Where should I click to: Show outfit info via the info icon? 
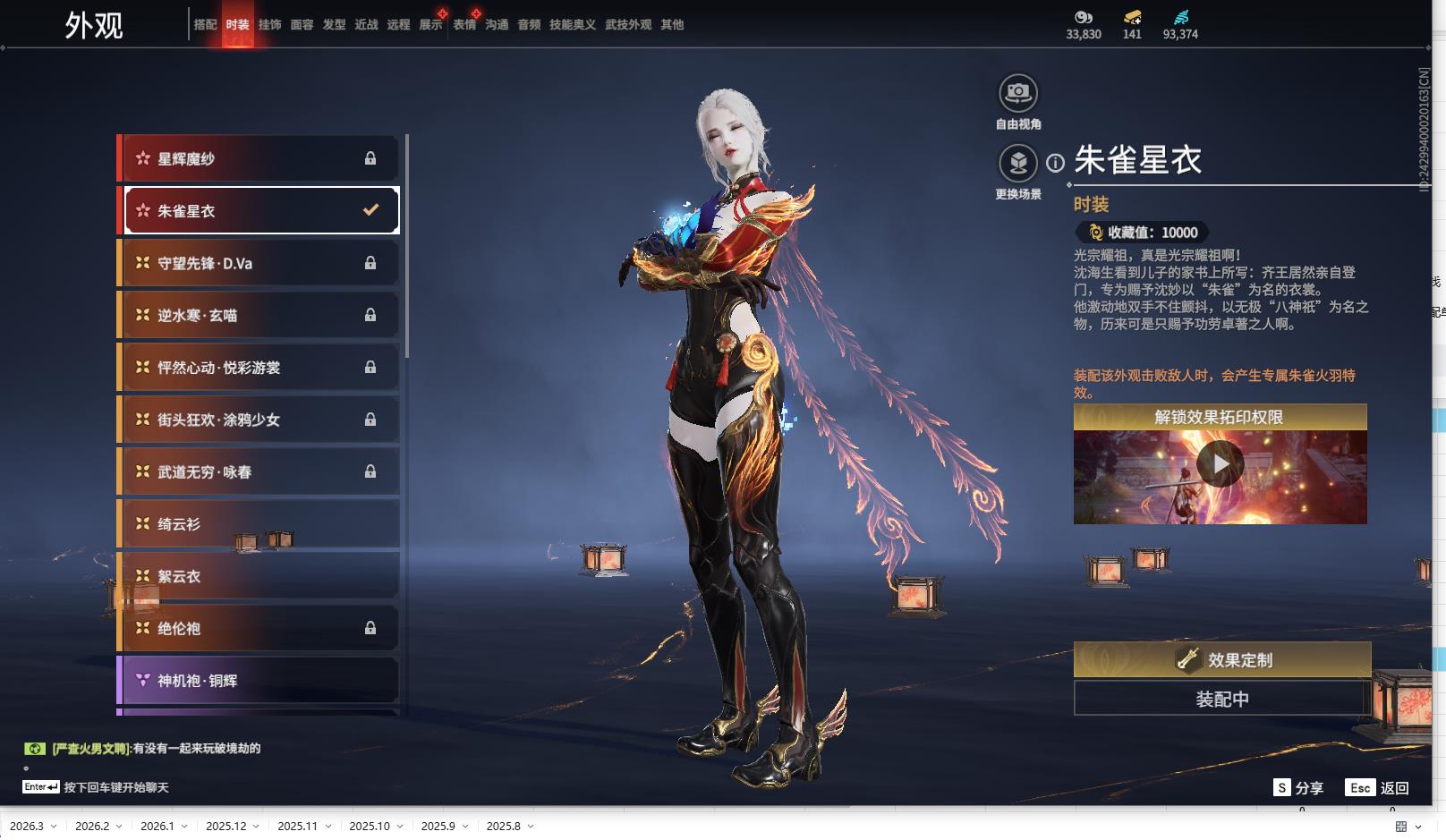click(1056, 163)
